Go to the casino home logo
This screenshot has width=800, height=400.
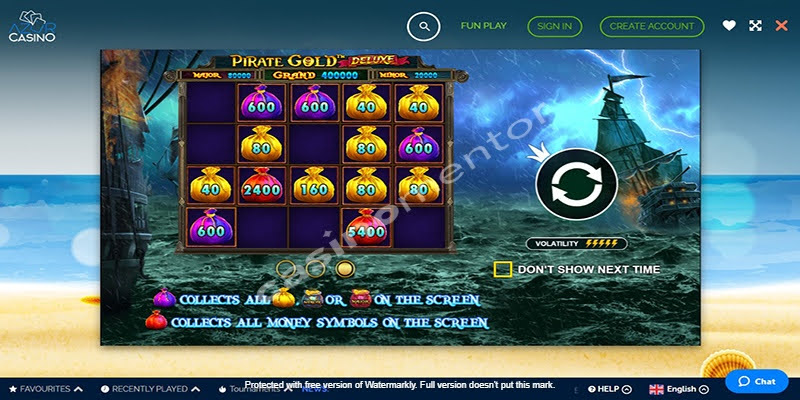point(32,27)
